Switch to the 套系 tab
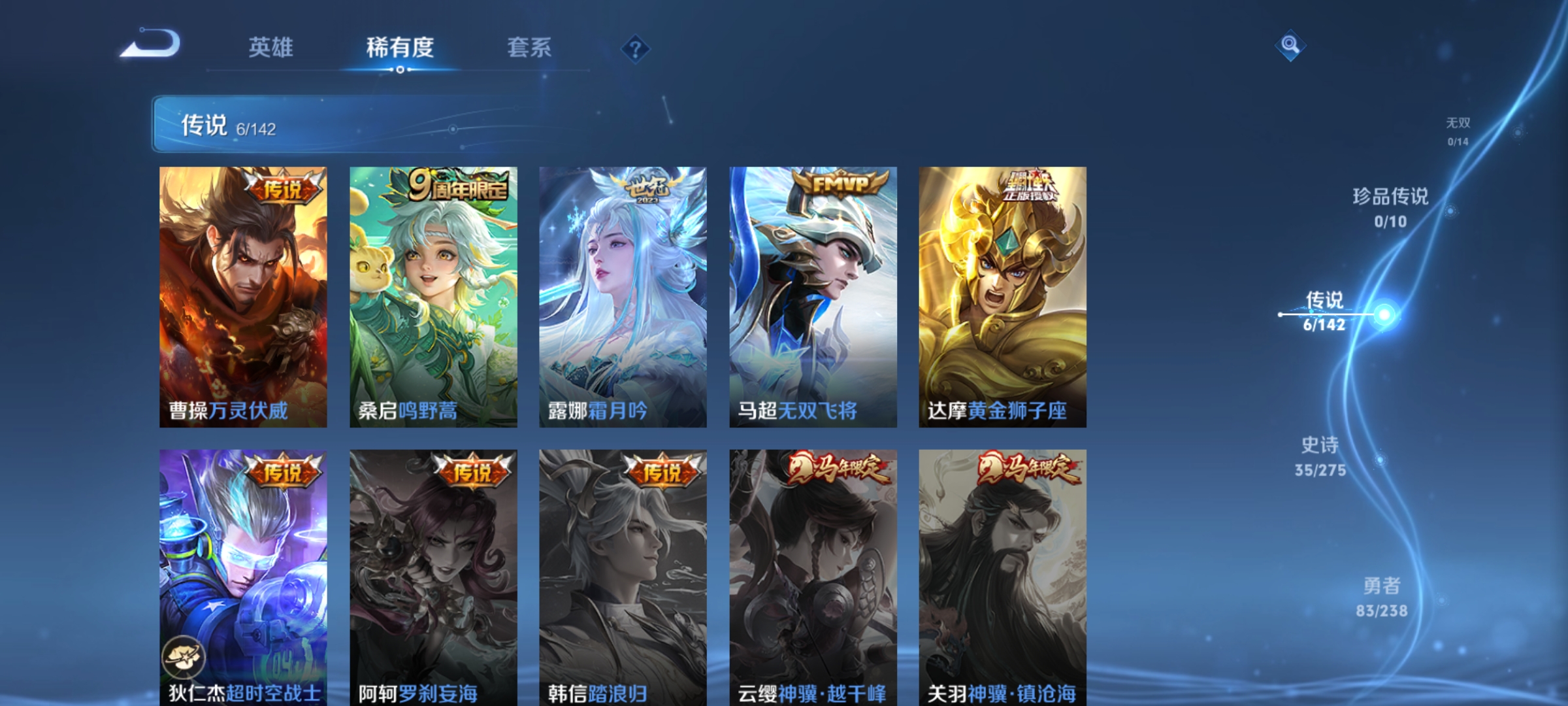The image size is (1568, 706). click(531, 47)
